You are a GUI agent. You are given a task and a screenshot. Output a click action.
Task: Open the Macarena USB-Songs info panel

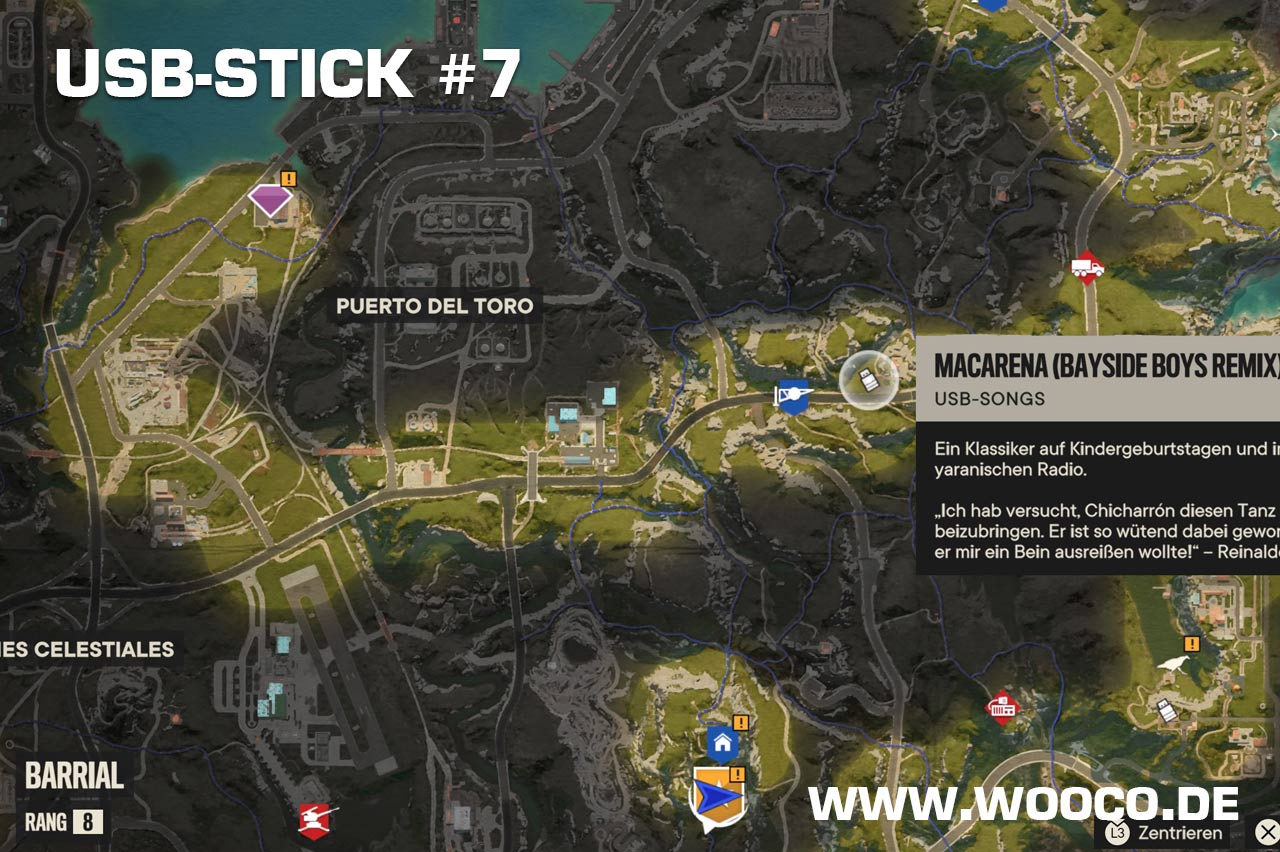tap(1098, 454)
